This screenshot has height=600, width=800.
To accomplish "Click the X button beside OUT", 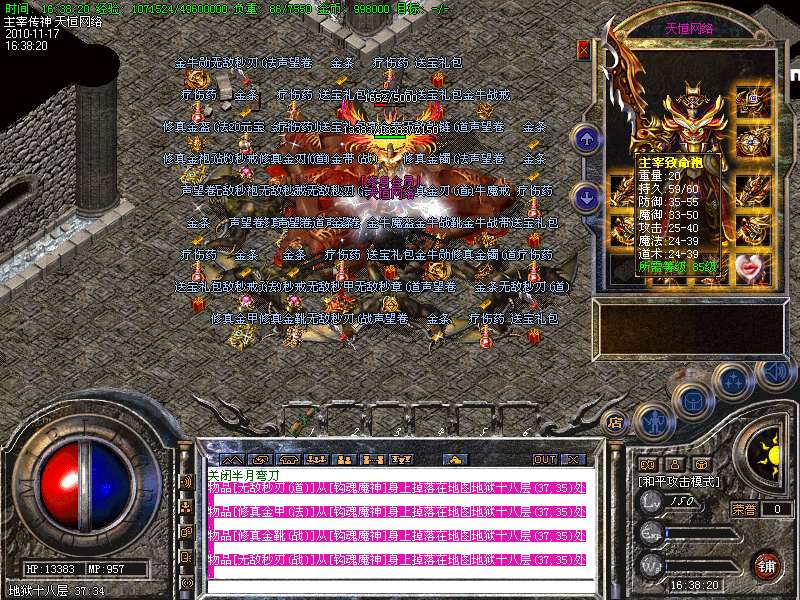I will [572, 459].
